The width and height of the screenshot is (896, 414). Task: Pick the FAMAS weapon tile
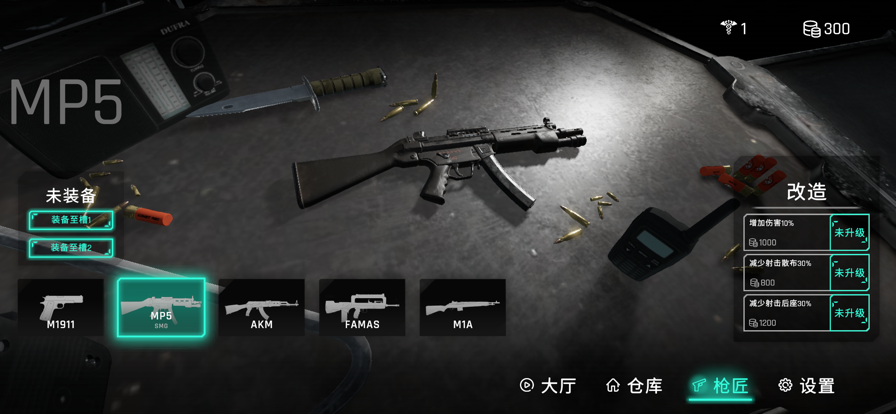coord(362,308)
